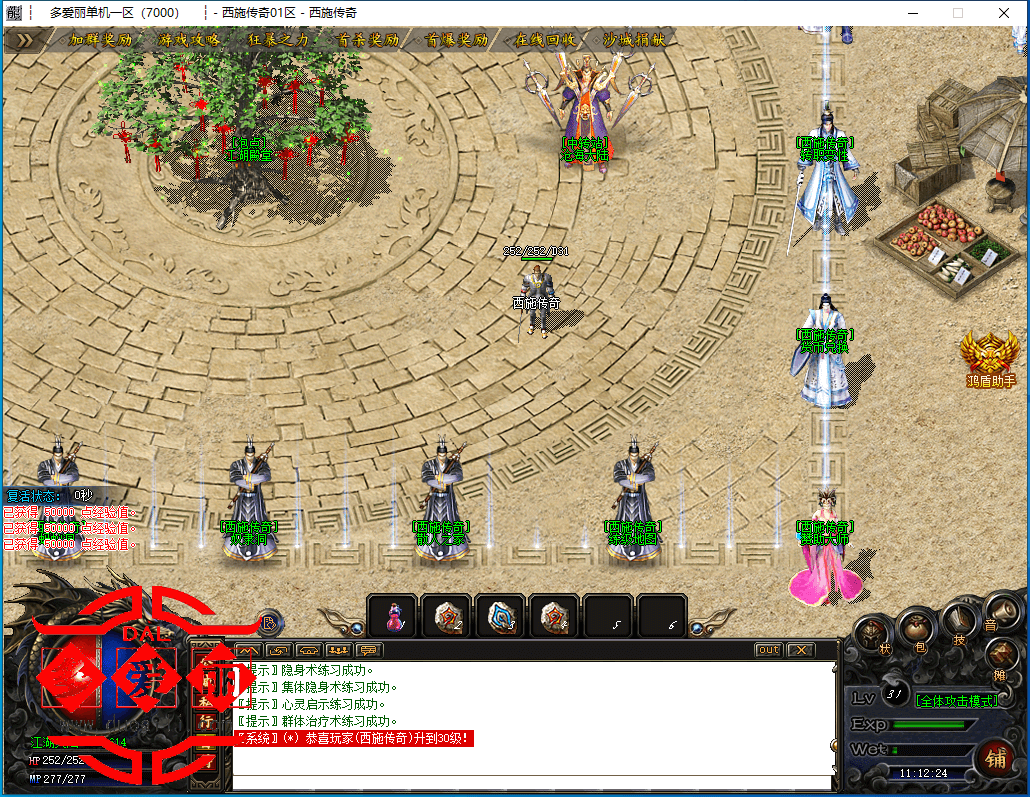
Task: Open the red 铺 shop button
Action: click(994, 757)
